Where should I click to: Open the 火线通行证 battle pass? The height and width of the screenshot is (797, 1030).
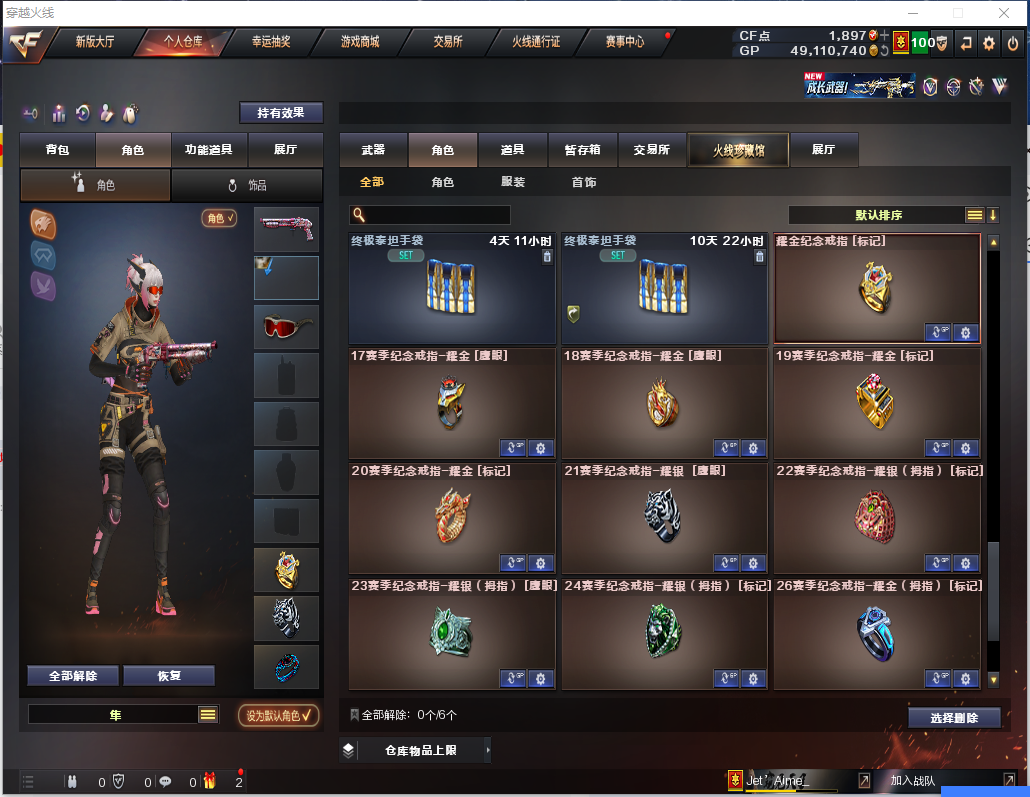pos(536,42)
